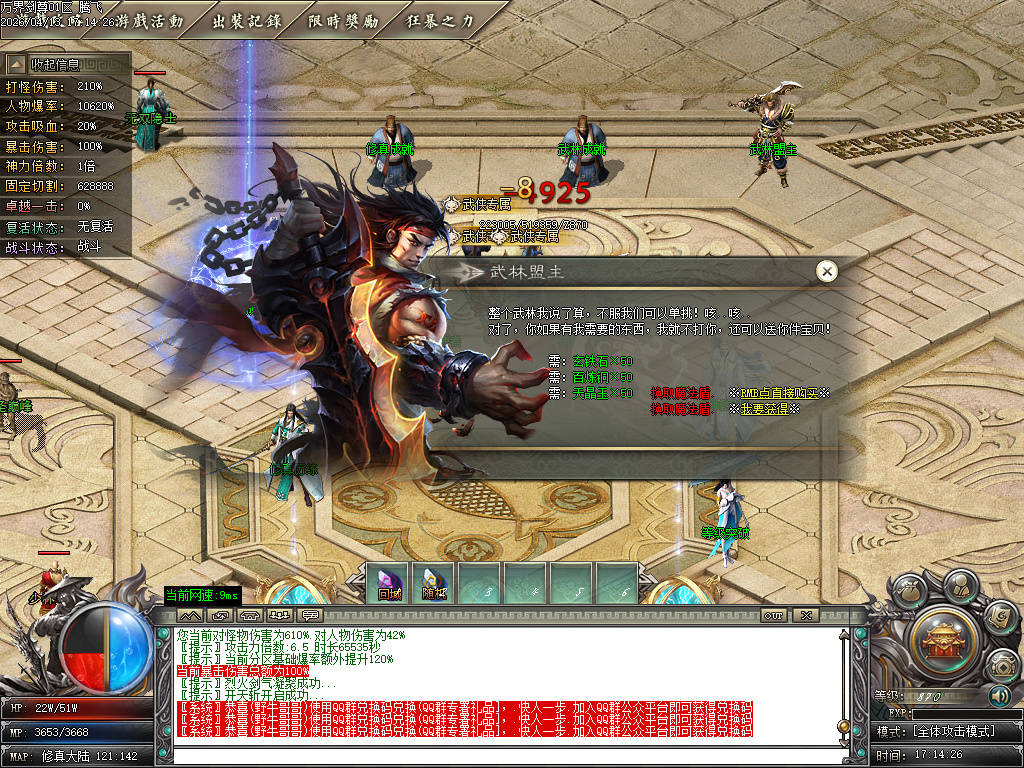This screenshot has width=1024, height=768.
Task: Open the bag pouch icon
Action: click(909, 592)
